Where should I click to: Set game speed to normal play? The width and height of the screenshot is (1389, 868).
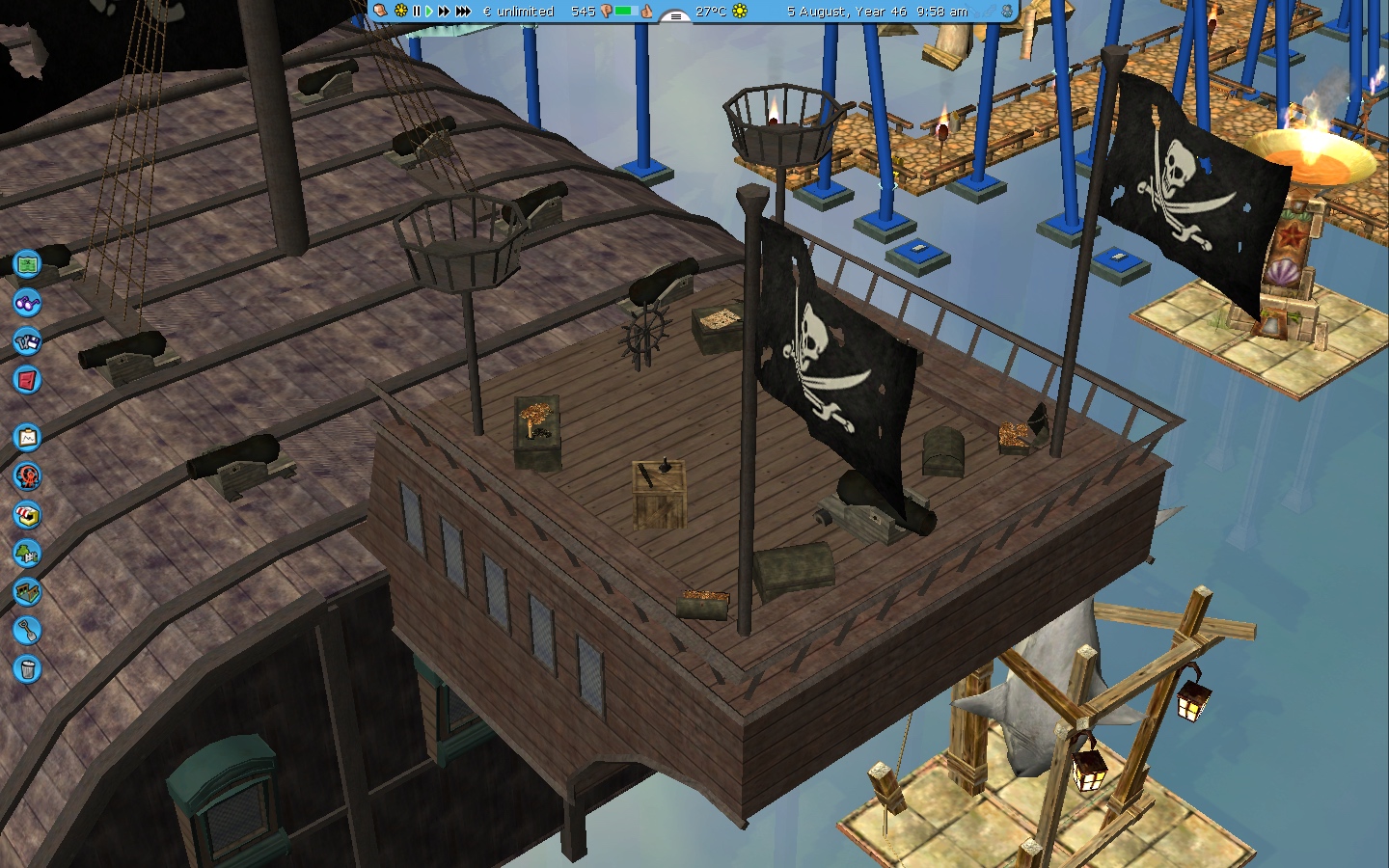tap(429, 12)
